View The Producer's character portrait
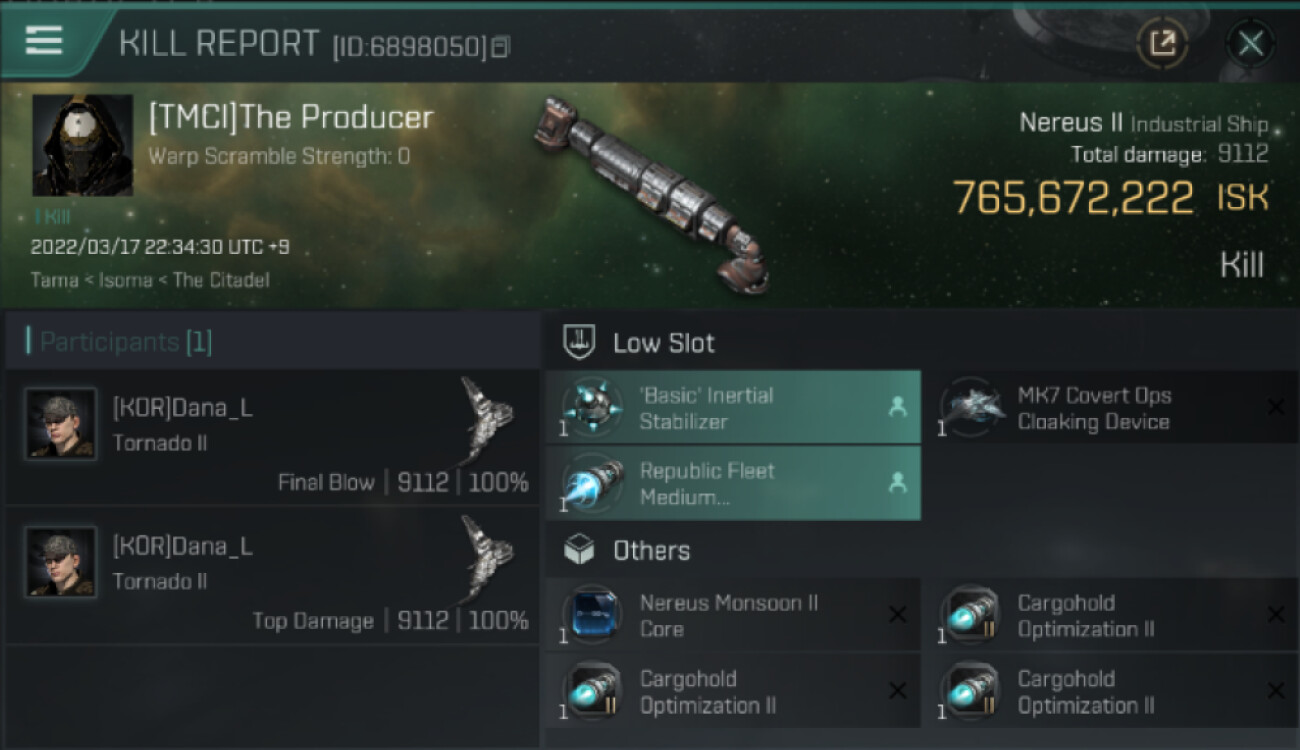Viewport: 1300px width, 750px height. tap(82, 145)
